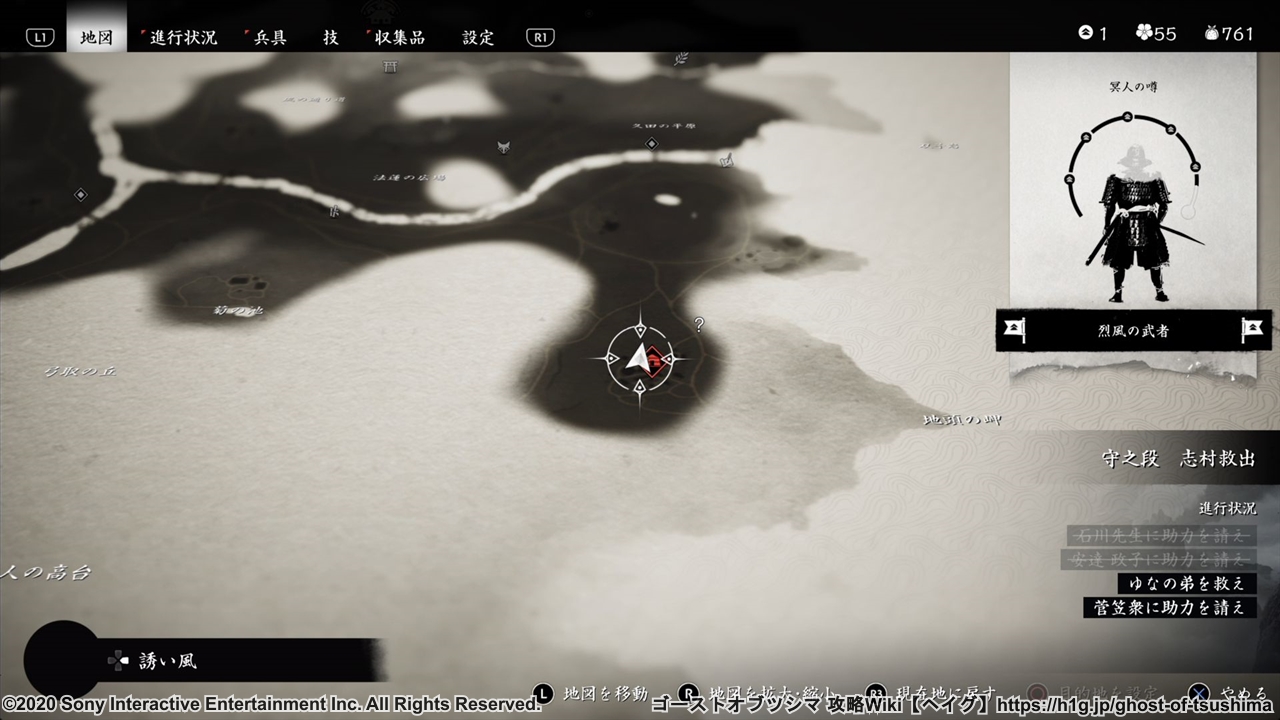The width and height of the screenshot is (1280, 720).
Task: Switch to the 地図 map tab
Action: (x=96, y=37)
